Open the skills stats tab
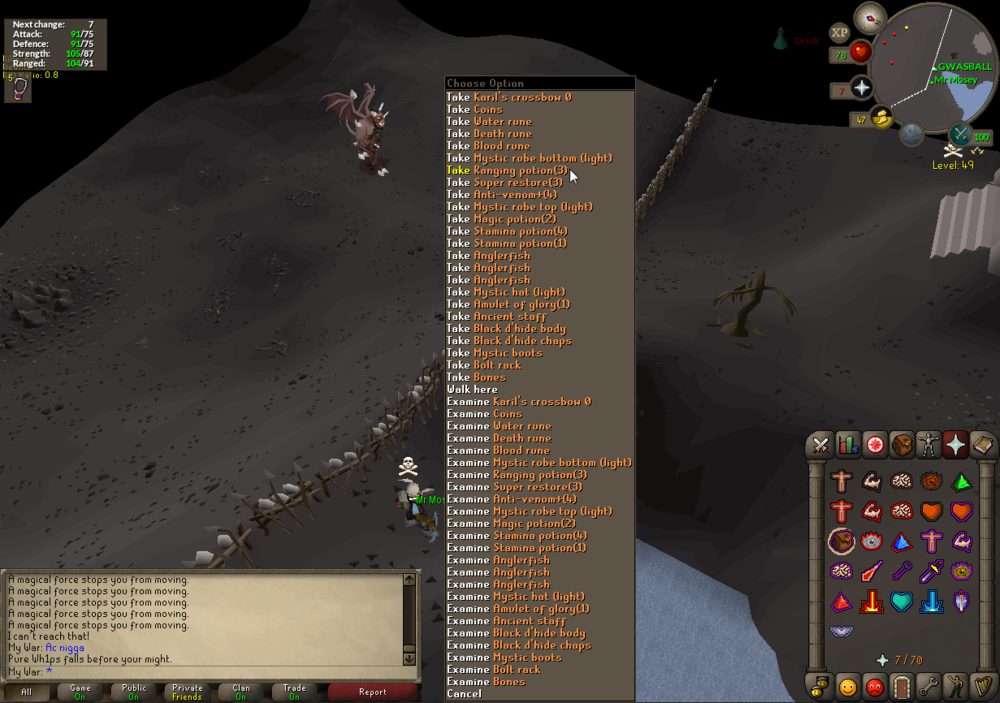The height and width of the screenshot is (703, 1000). tap(848, 444)
